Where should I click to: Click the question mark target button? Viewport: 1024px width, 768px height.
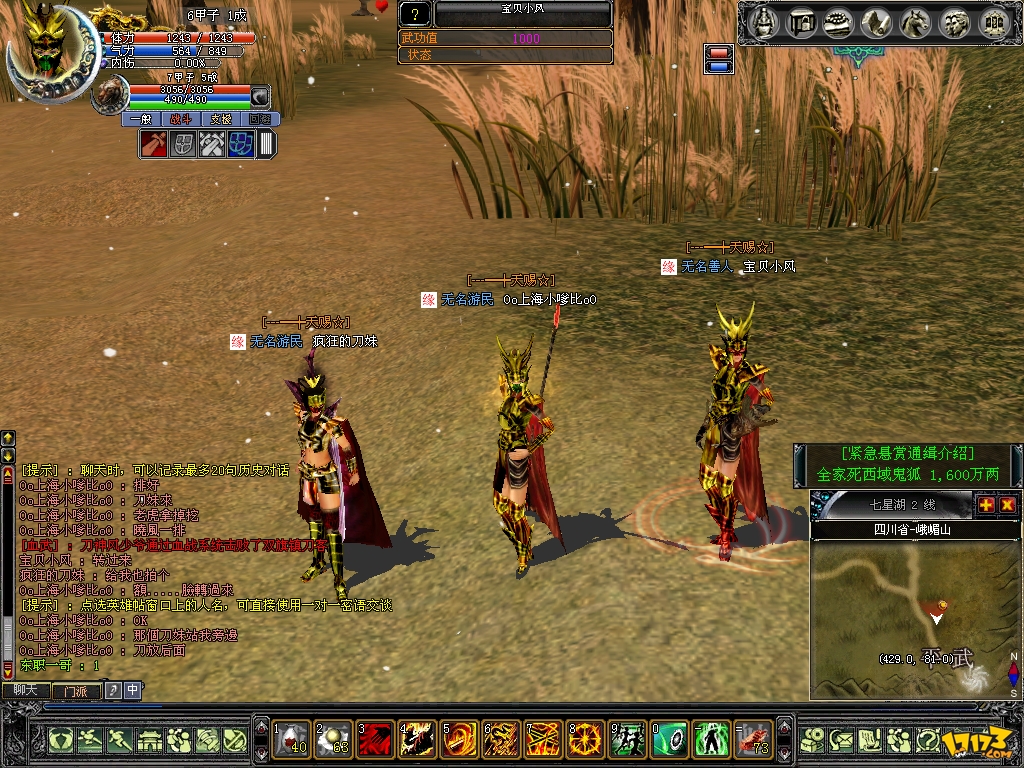point(415,14)
